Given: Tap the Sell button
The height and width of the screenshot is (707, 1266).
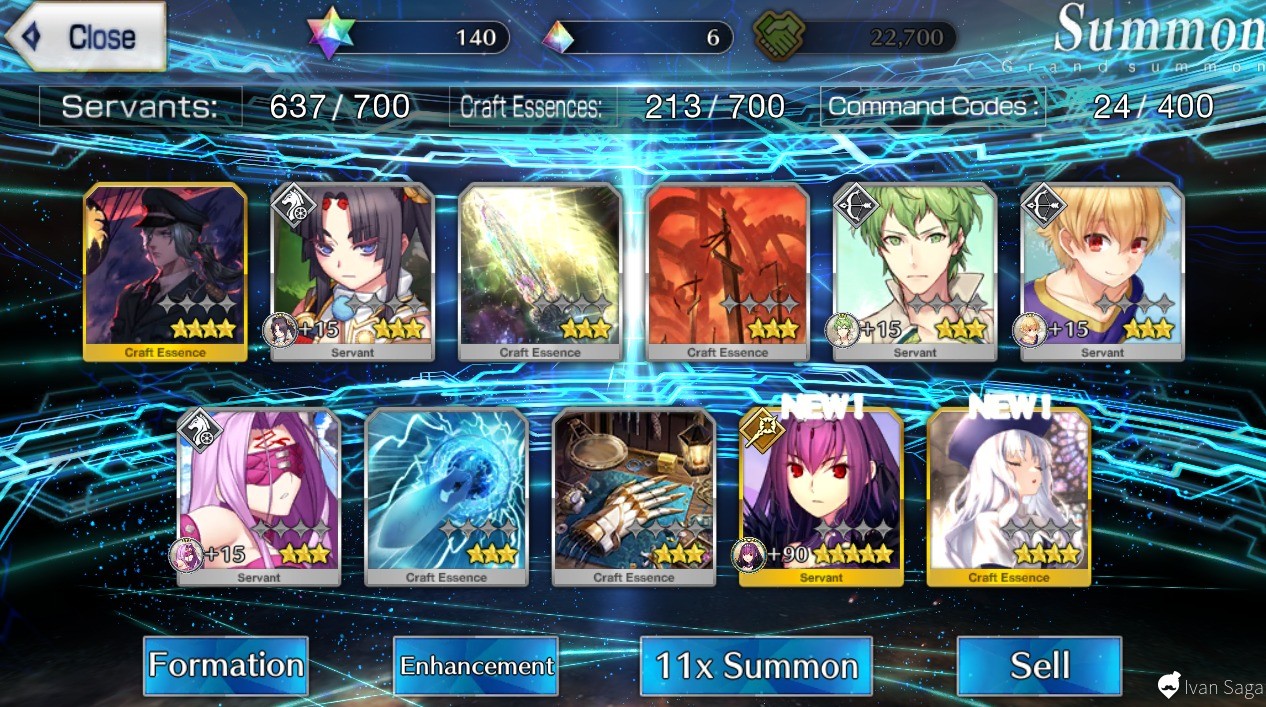Looking at the screenshot, I should pyautogui.click(x=1039, y=665).
